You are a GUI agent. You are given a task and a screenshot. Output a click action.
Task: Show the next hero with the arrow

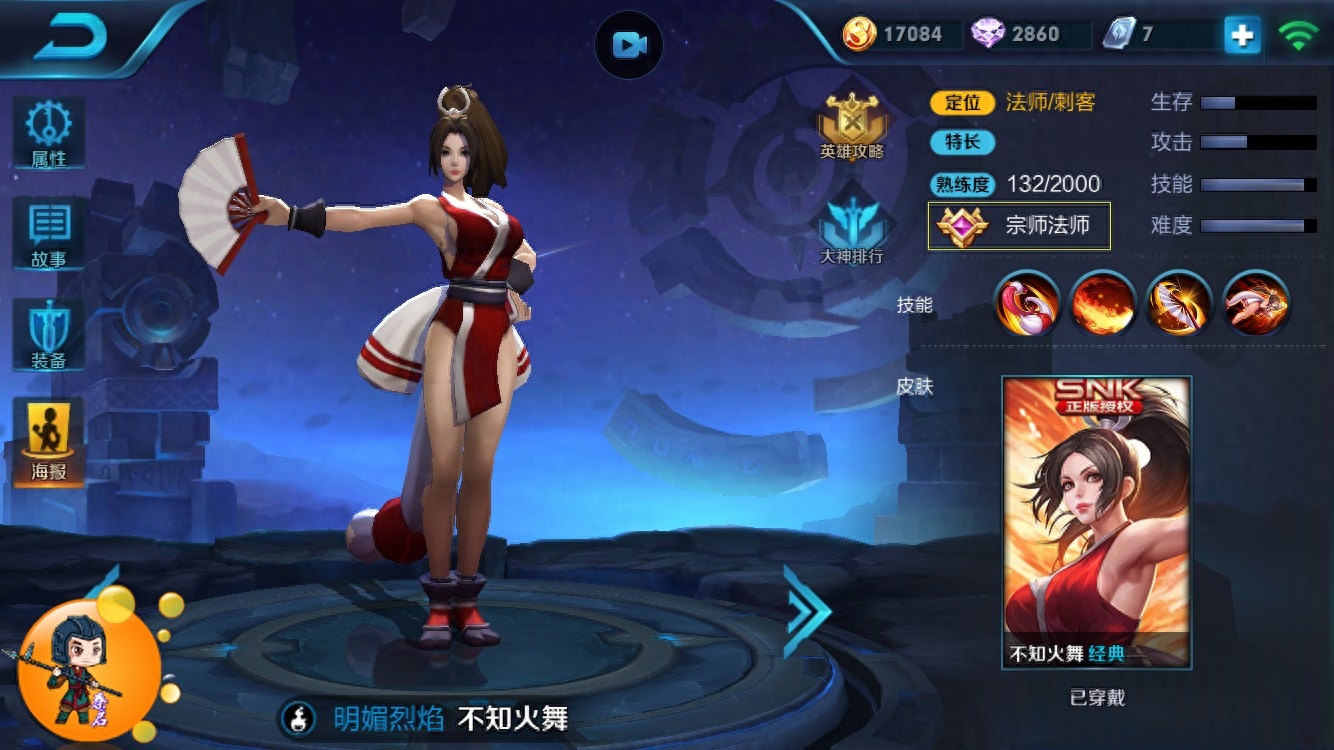(x=806, y=611)
